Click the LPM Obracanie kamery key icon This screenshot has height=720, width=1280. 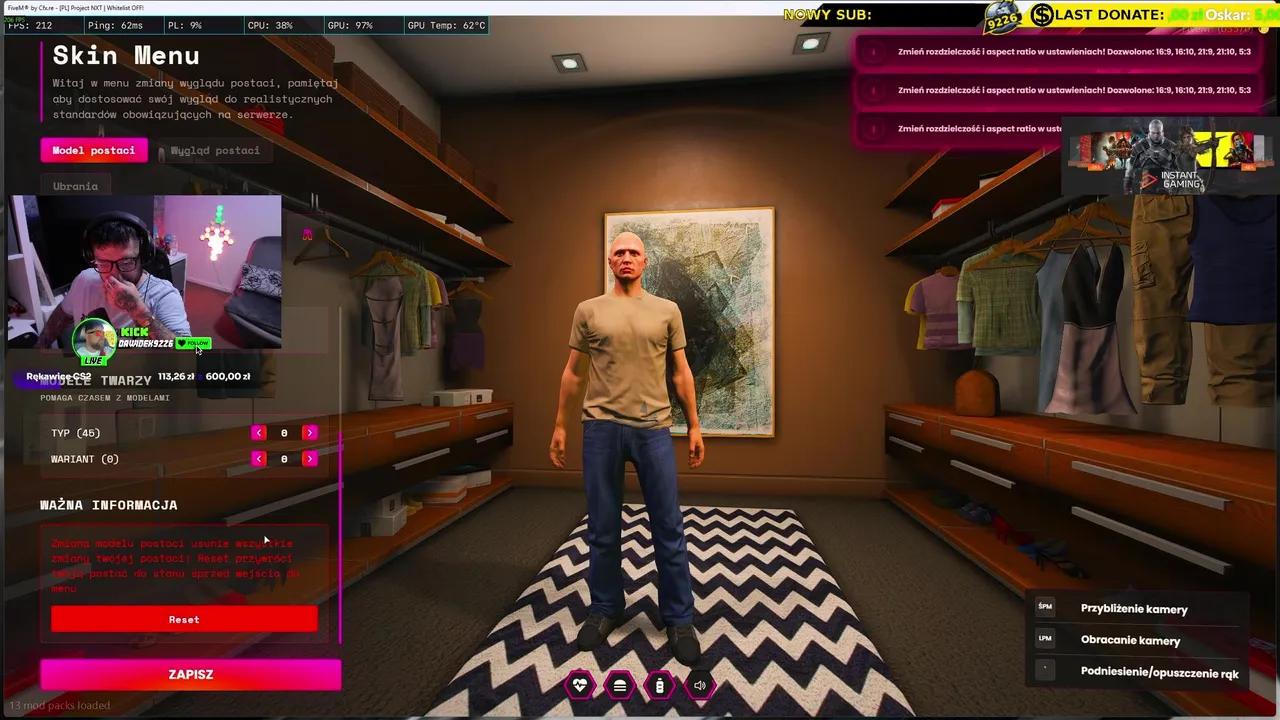click(1044, 640)
